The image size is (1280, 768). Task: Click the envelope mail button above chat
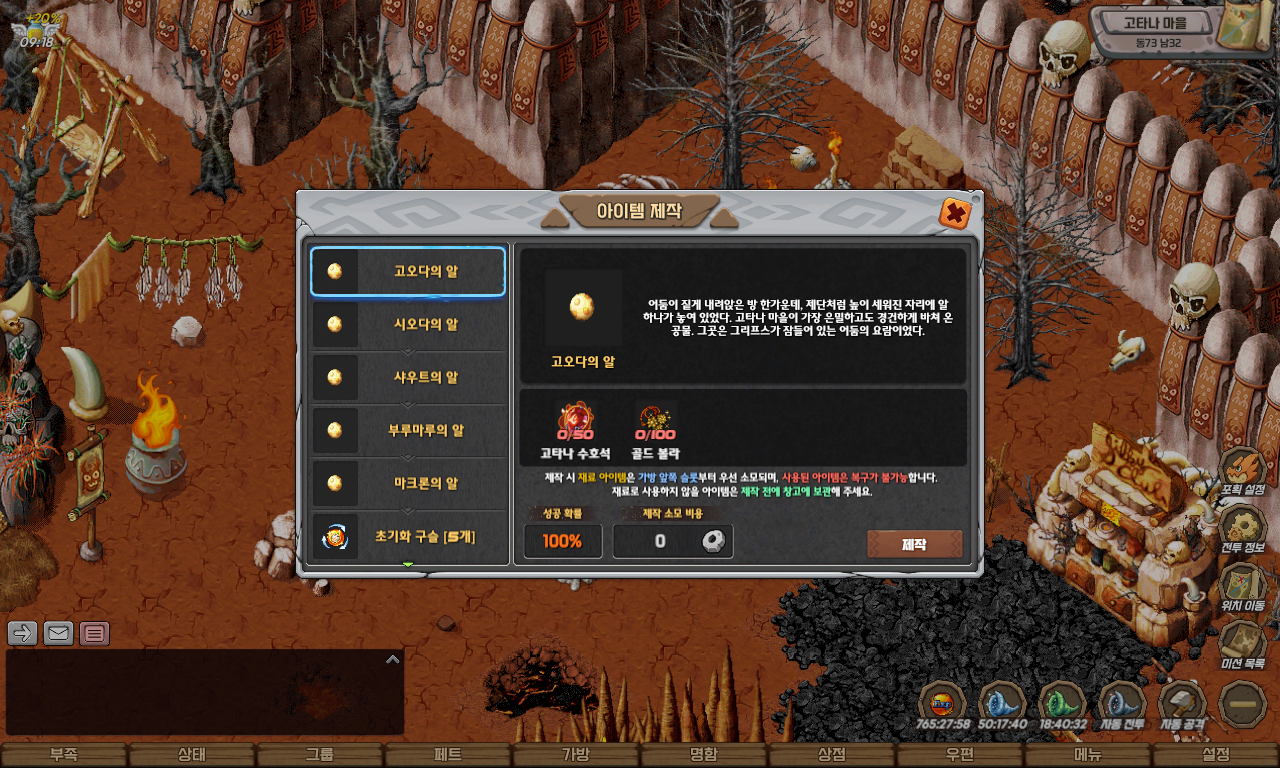(x=59, y=632)
